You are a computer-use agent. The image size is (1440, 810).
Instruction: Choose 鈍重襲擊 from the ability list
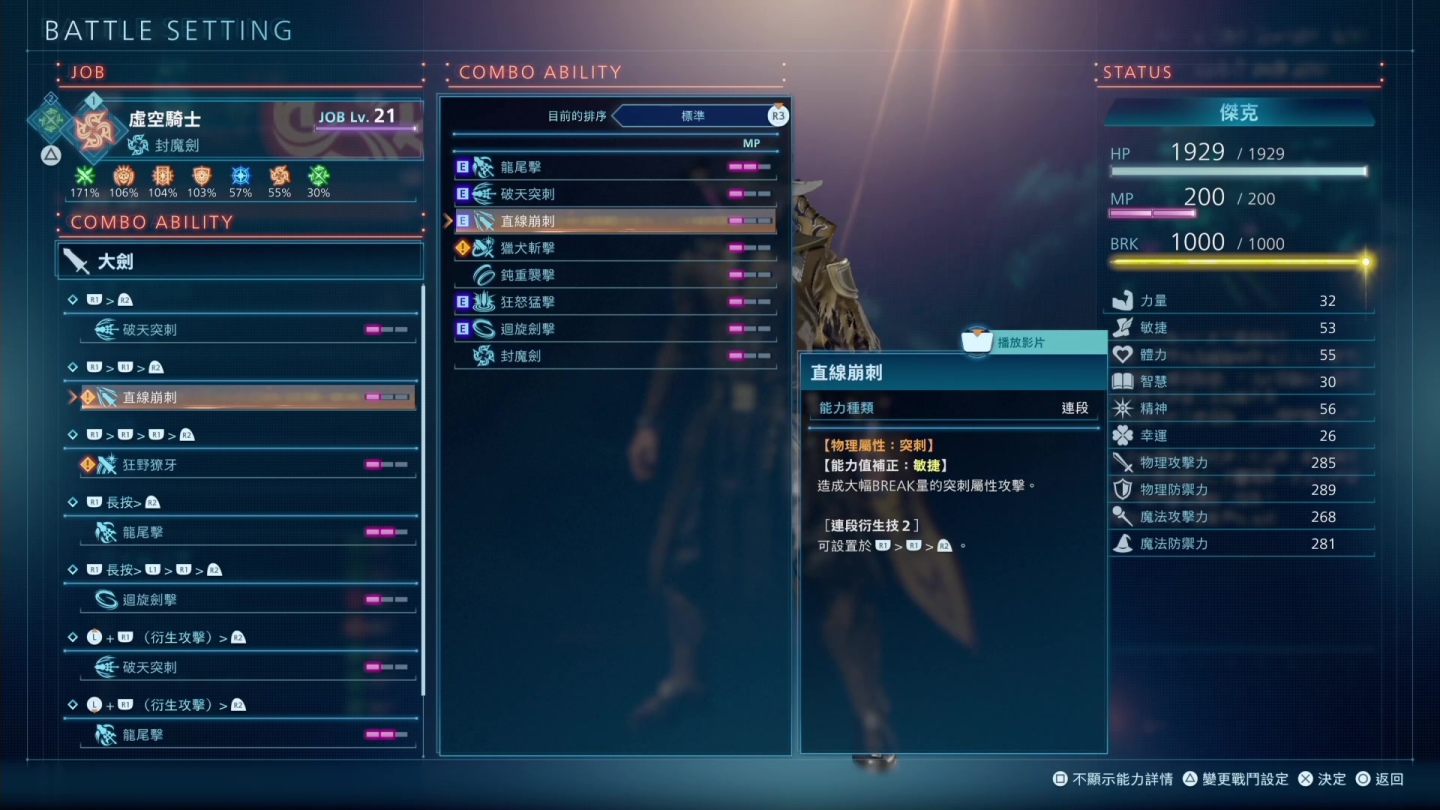click(x=615, y=275)
